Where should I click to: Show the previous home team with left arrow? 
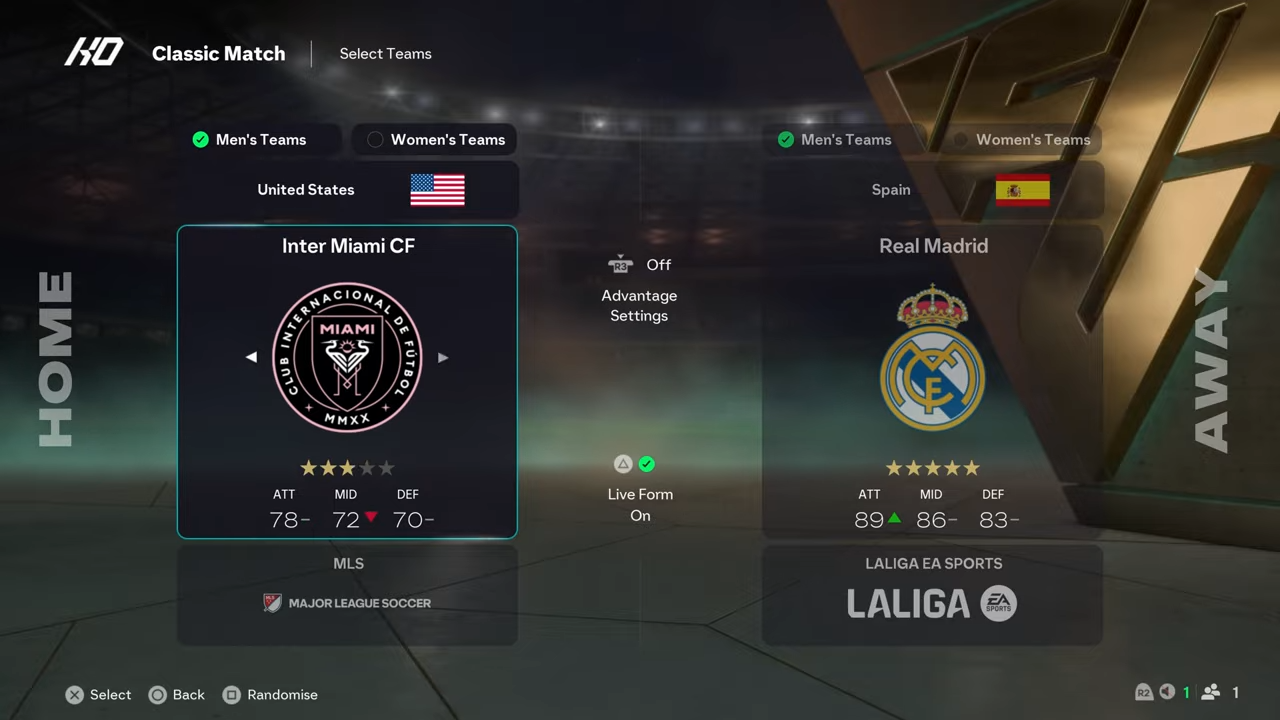point(251,357)
